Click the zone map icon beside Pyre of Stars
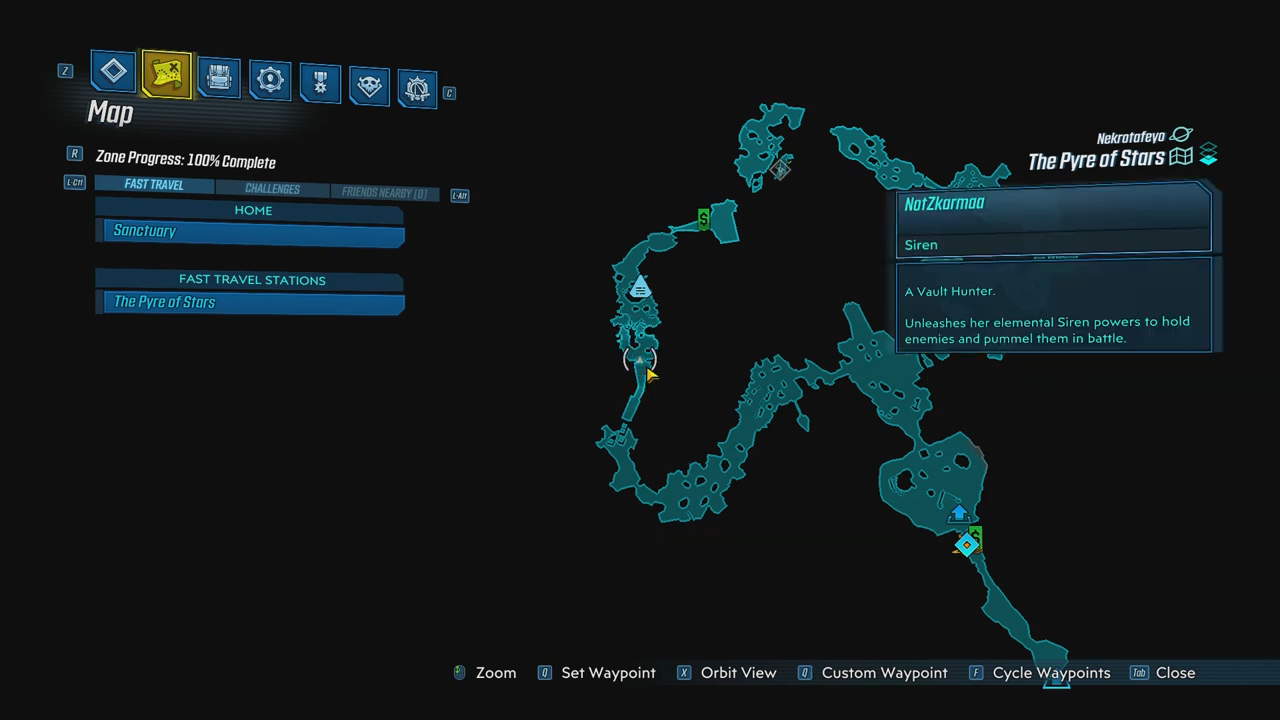Image resolution: width=1280 pixels, height=720 pixels. click(x=1181, y=157)
